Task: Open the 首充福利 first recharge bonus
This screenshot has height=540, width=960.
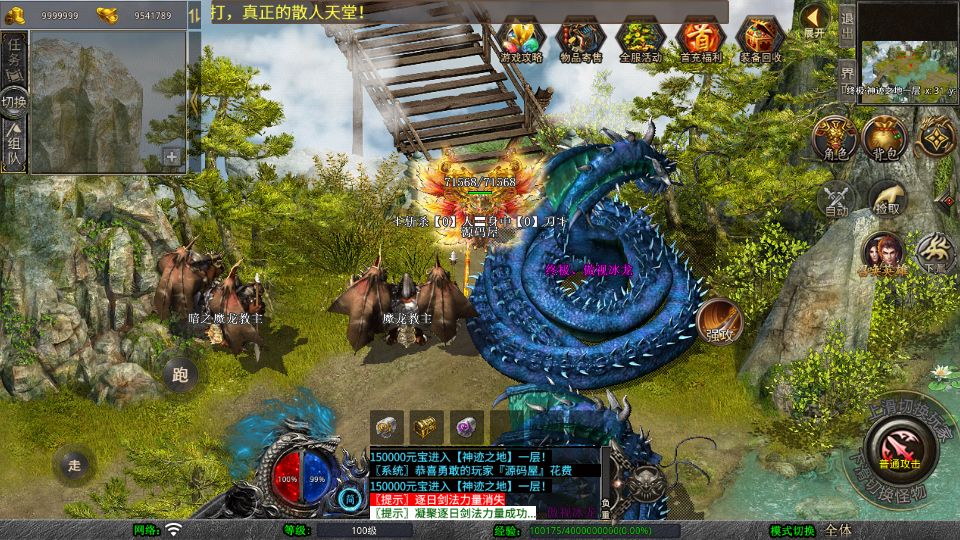Action: 700,40
